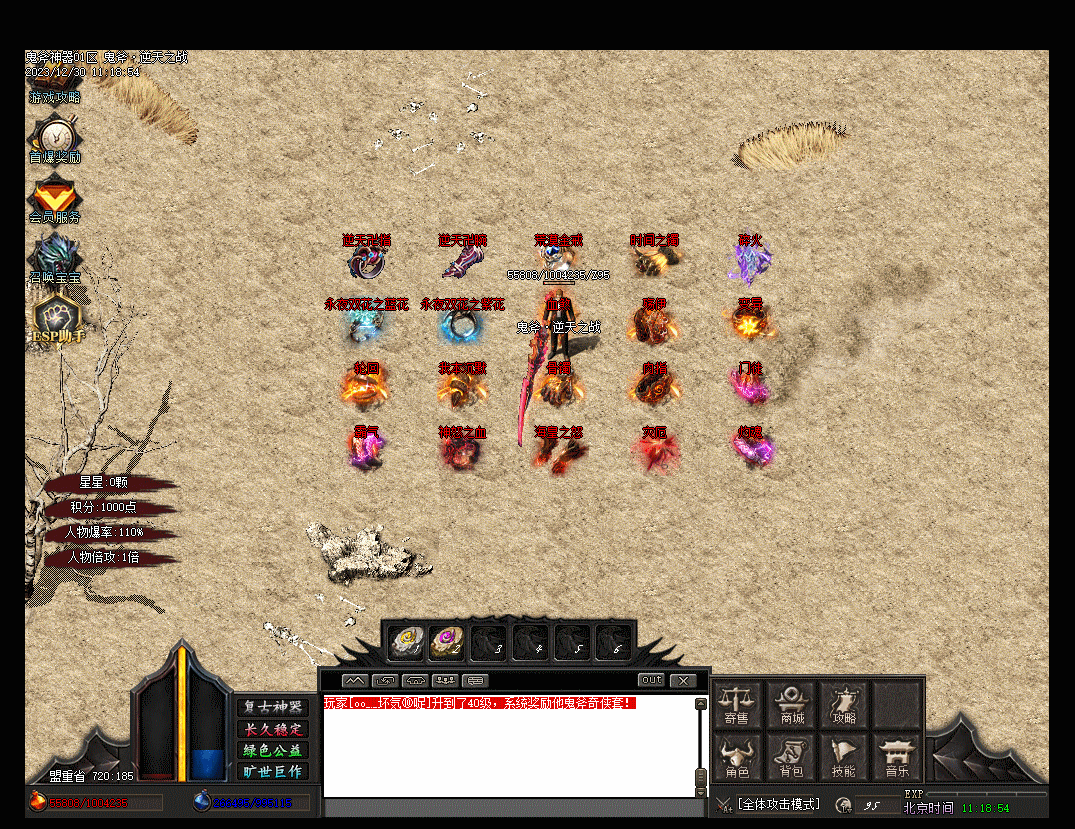Toggle the 音乐 music button
This screenshot has height=829, width=1075.
(897, 757)
